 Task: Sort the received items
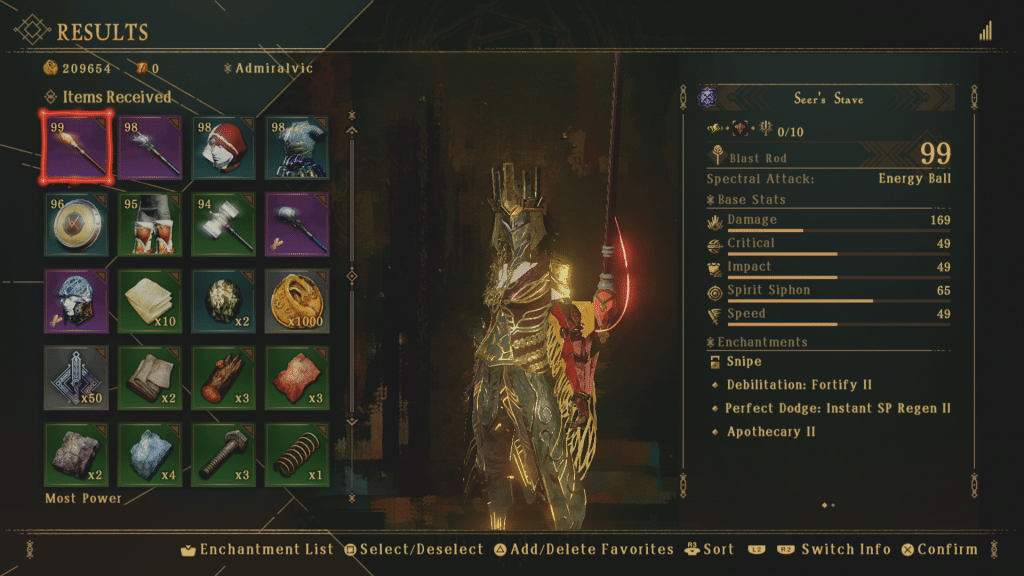pos(710,549)
